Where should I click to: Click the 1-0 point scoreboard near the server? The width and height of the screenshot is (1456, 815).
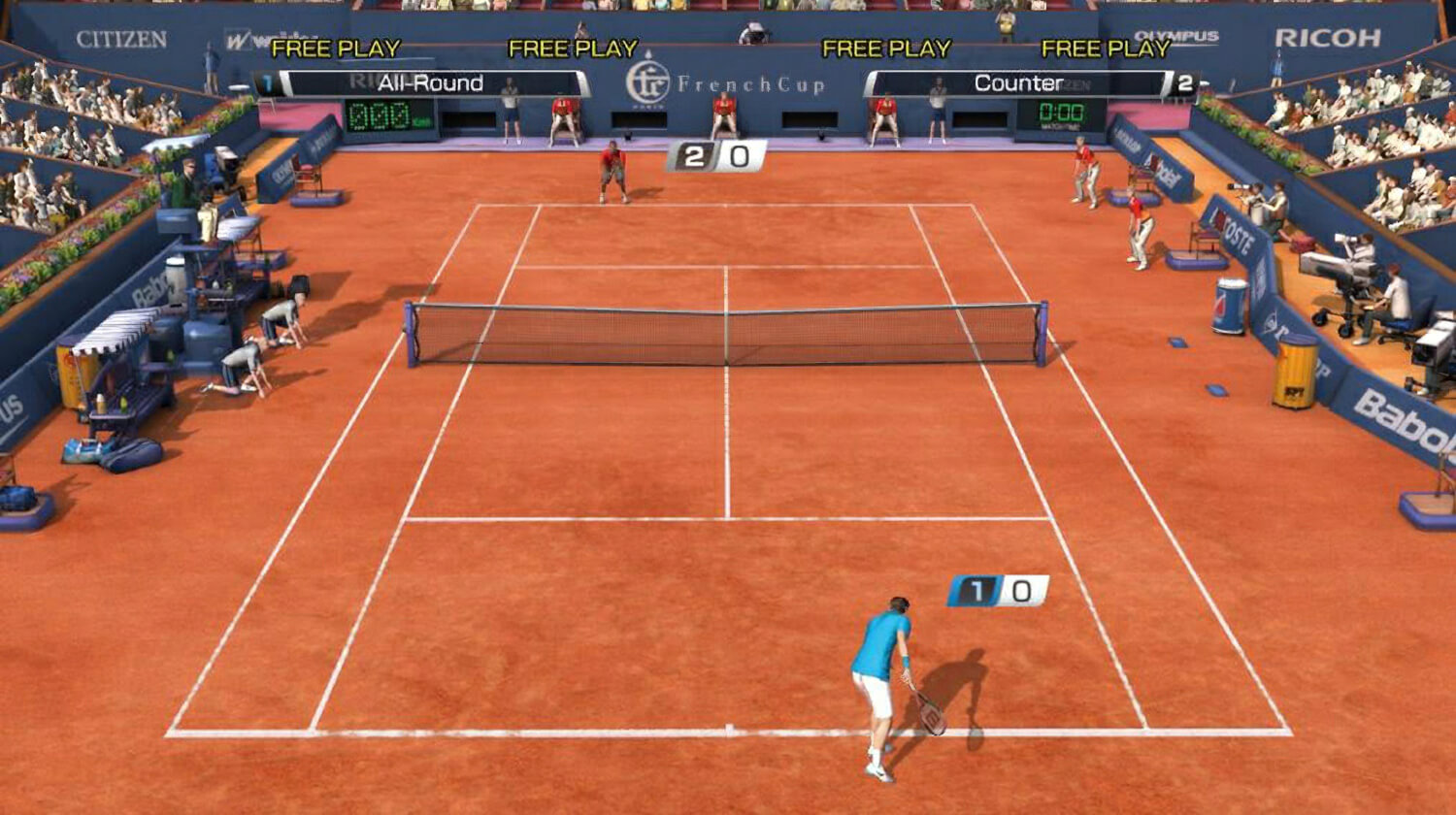(x=997, y=592)
